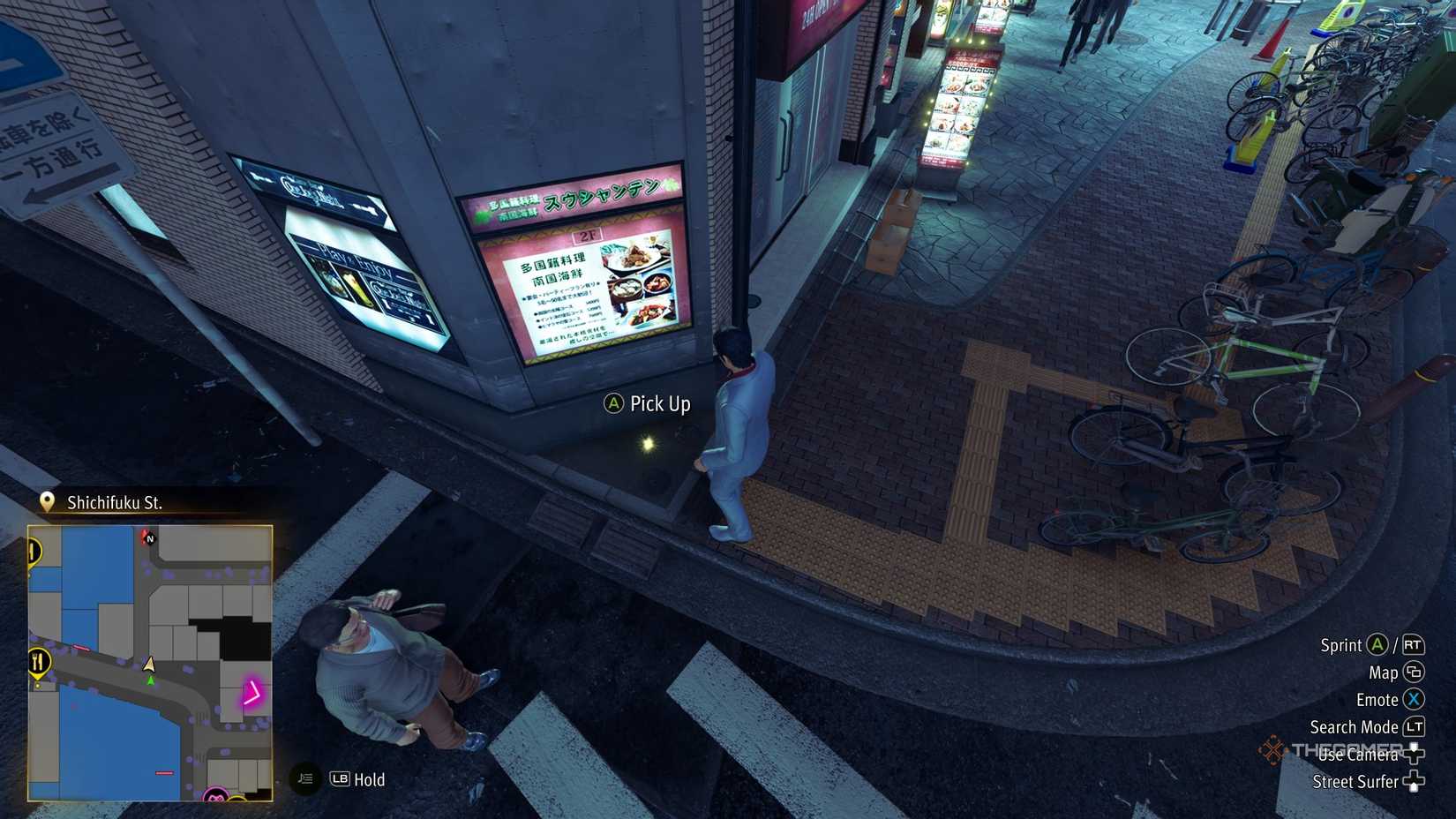Click the Map back-button controller icon
Viewport: 1456px width, 819px height.
tap(1414, 672)
